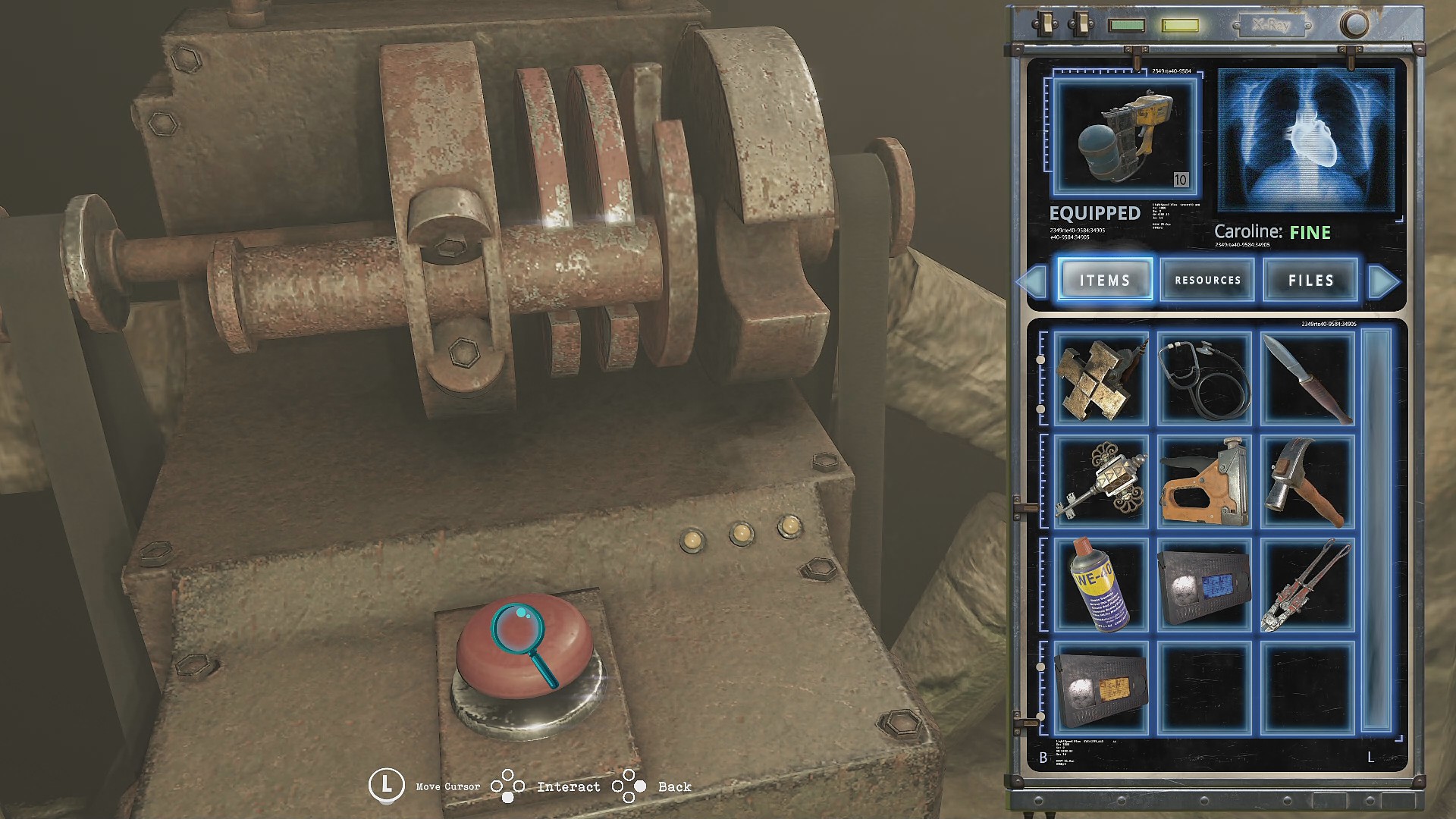This screenshot has width=1456, height=819.
Task: Pick the VHS tape with blue label
Action: point(1204,585)
